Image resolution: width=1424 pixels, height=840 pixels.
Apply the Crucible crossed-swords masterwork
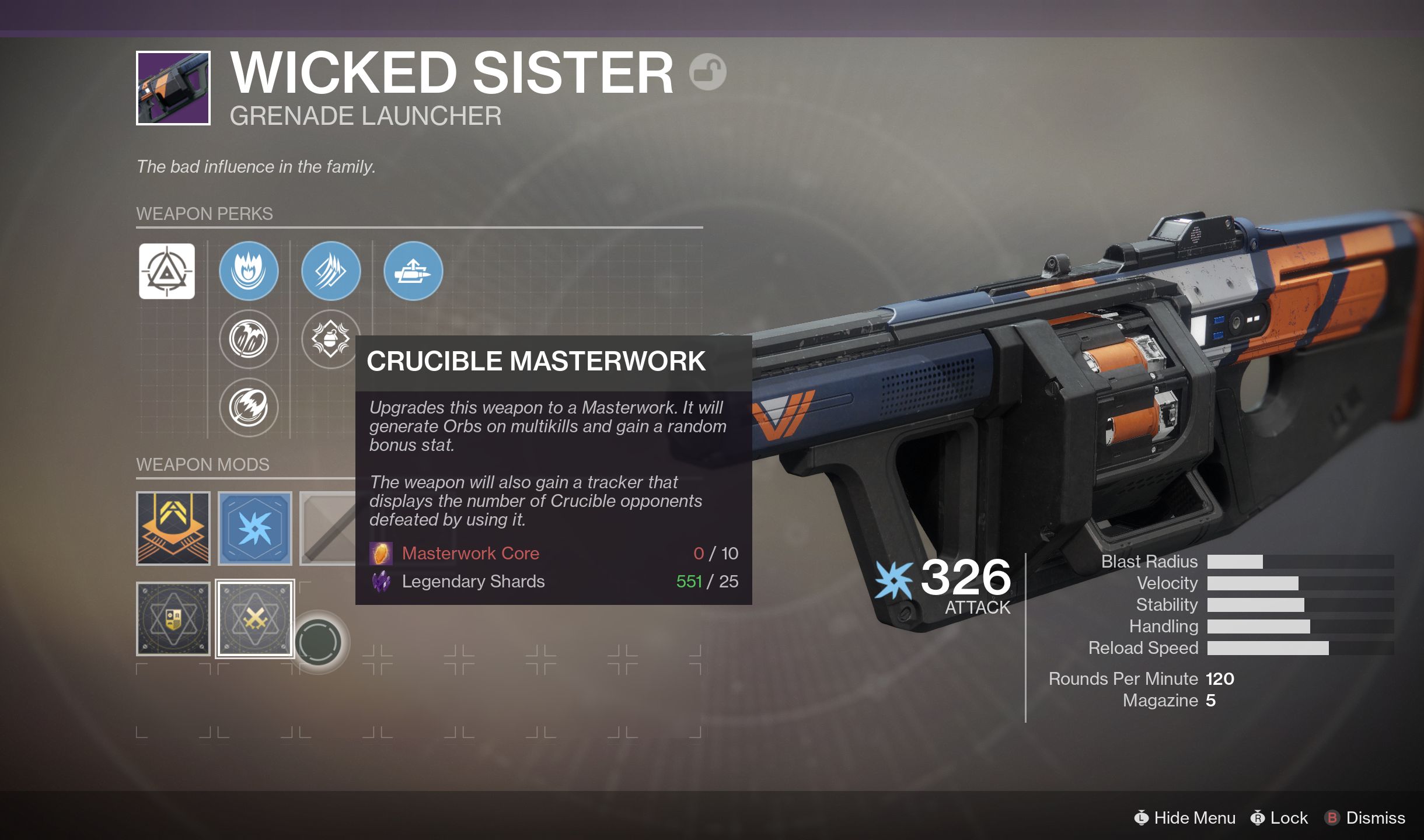click(x=255, y=619)
